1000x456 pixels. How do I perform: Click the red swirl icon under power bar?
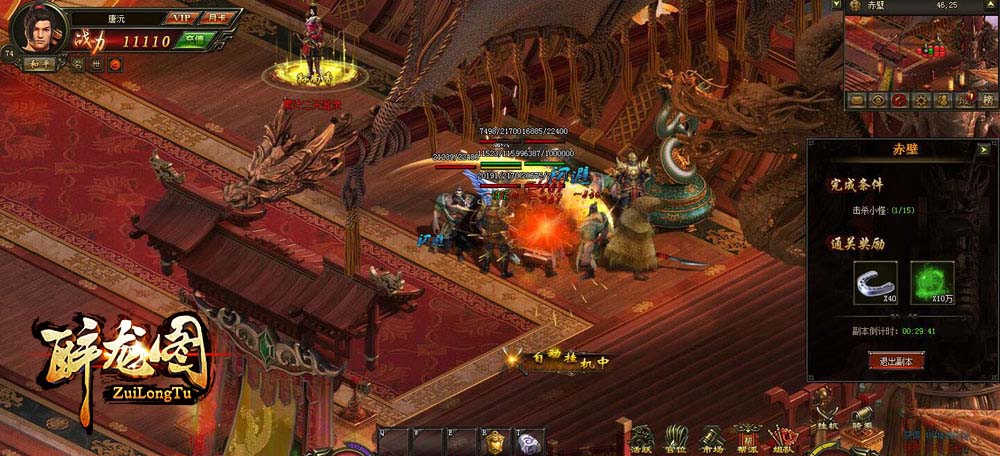115,65
